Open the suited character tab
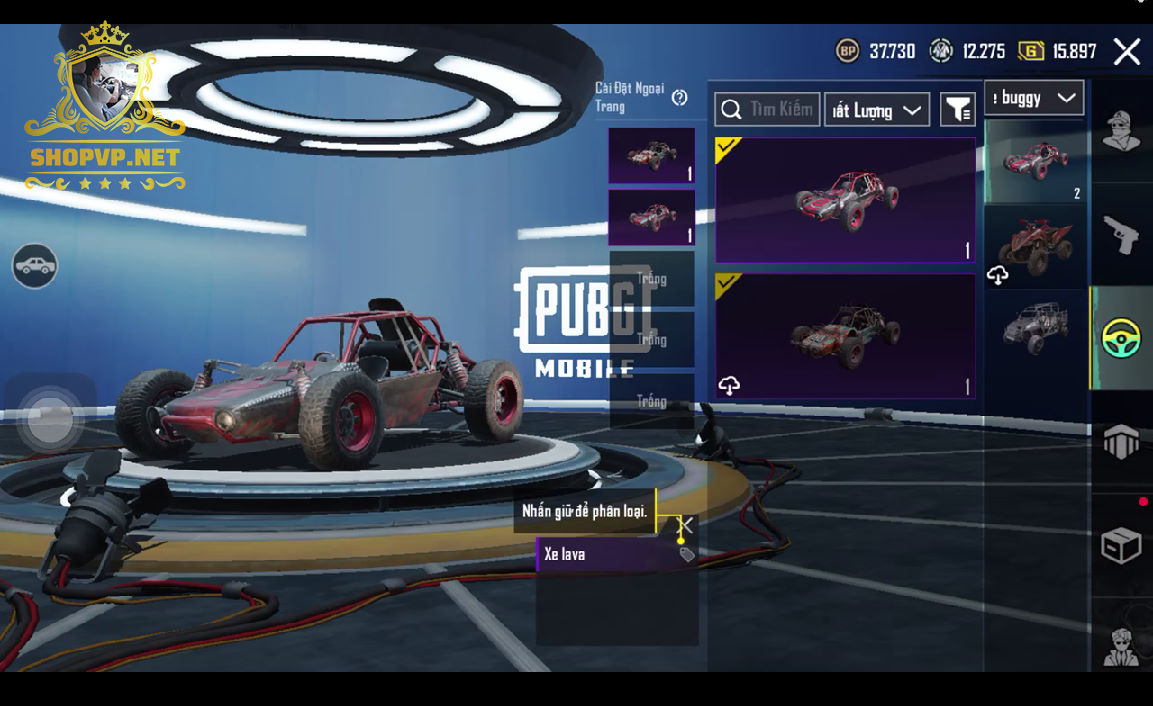Screen dimensions: 1153x706 [1121, 645]
